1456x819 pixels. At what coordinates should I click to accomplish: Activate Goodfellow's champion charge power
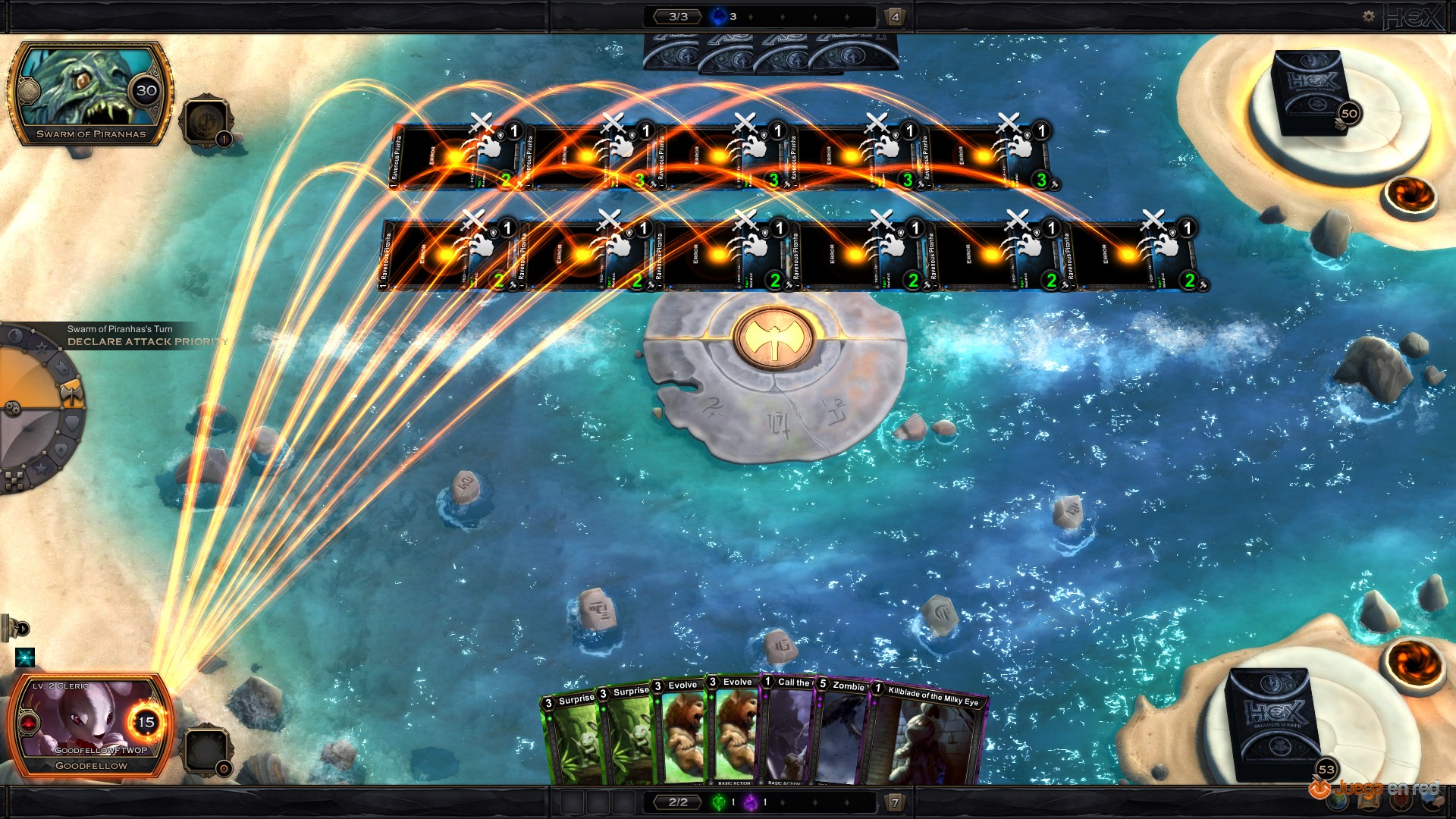pos(206,750)
